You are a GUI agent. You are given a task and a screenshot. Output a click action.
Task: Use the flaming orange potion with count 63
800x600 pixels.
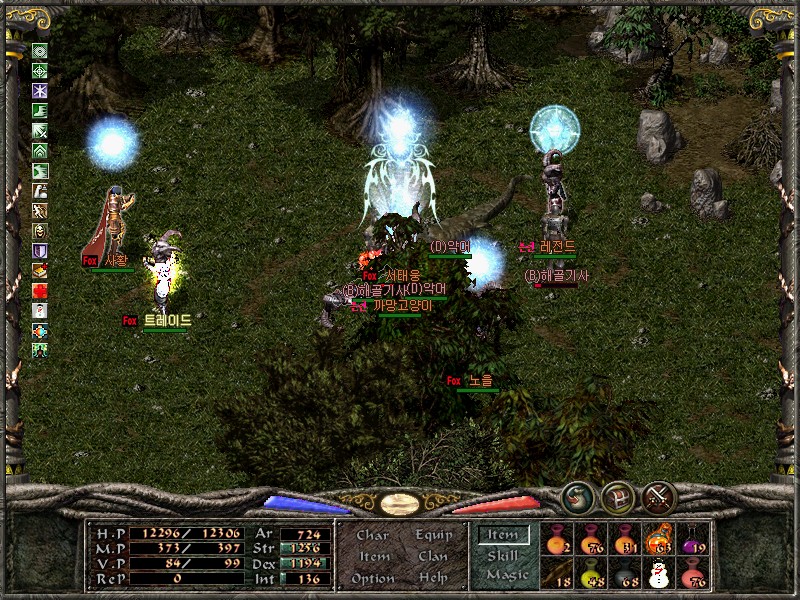[x=659, y=539]
